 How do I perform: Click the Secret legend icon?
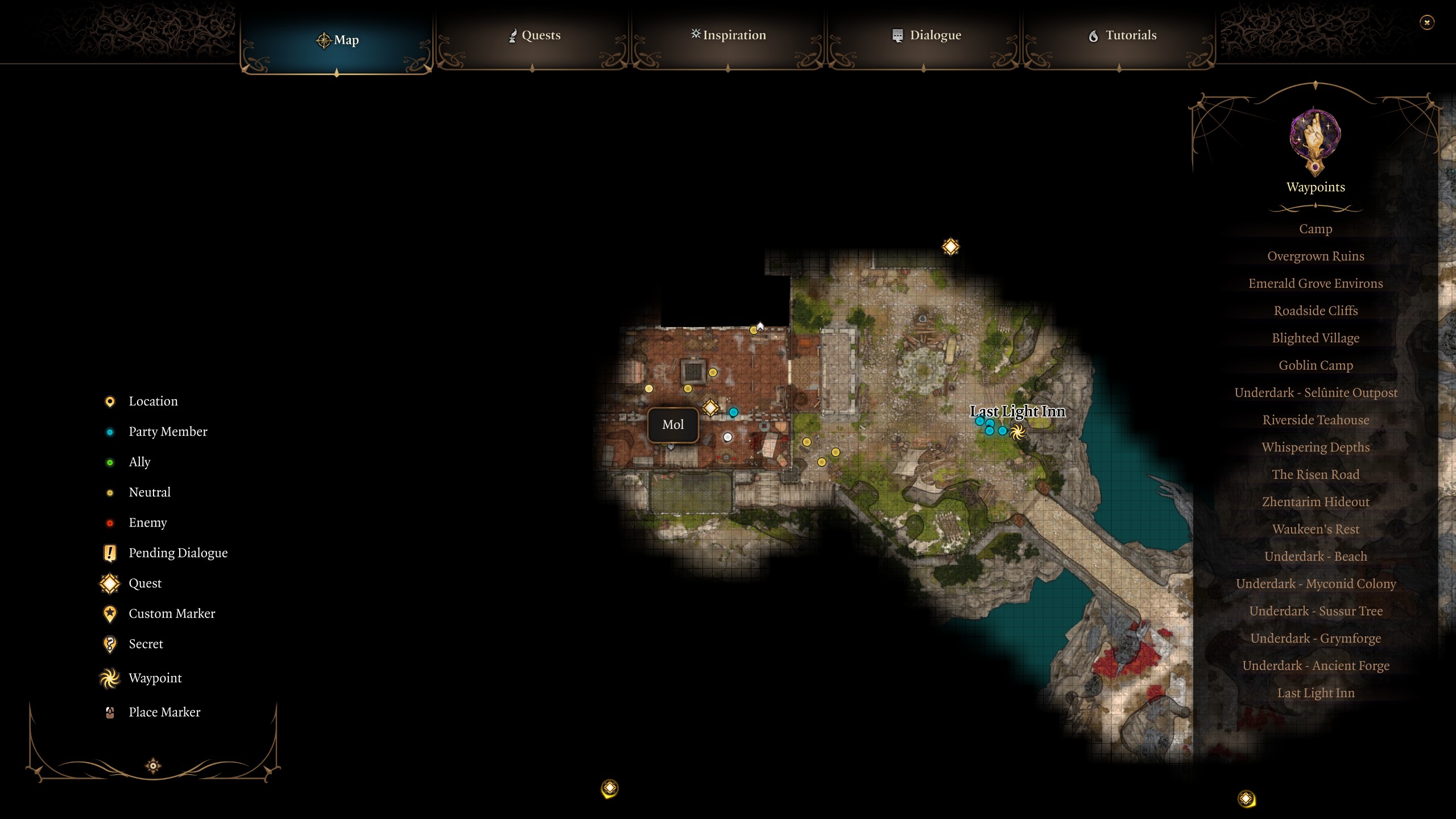(109, 644)
